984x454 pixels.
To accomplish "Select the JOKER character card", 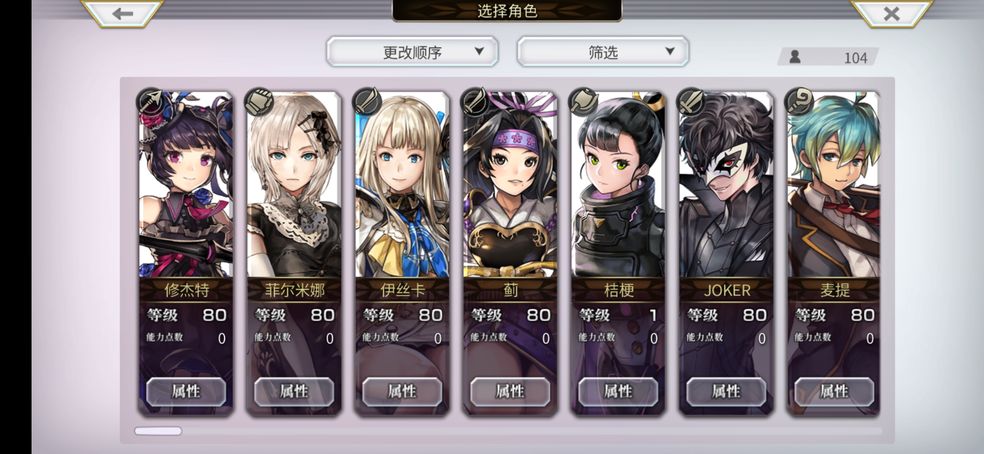I will coord(725,190).
